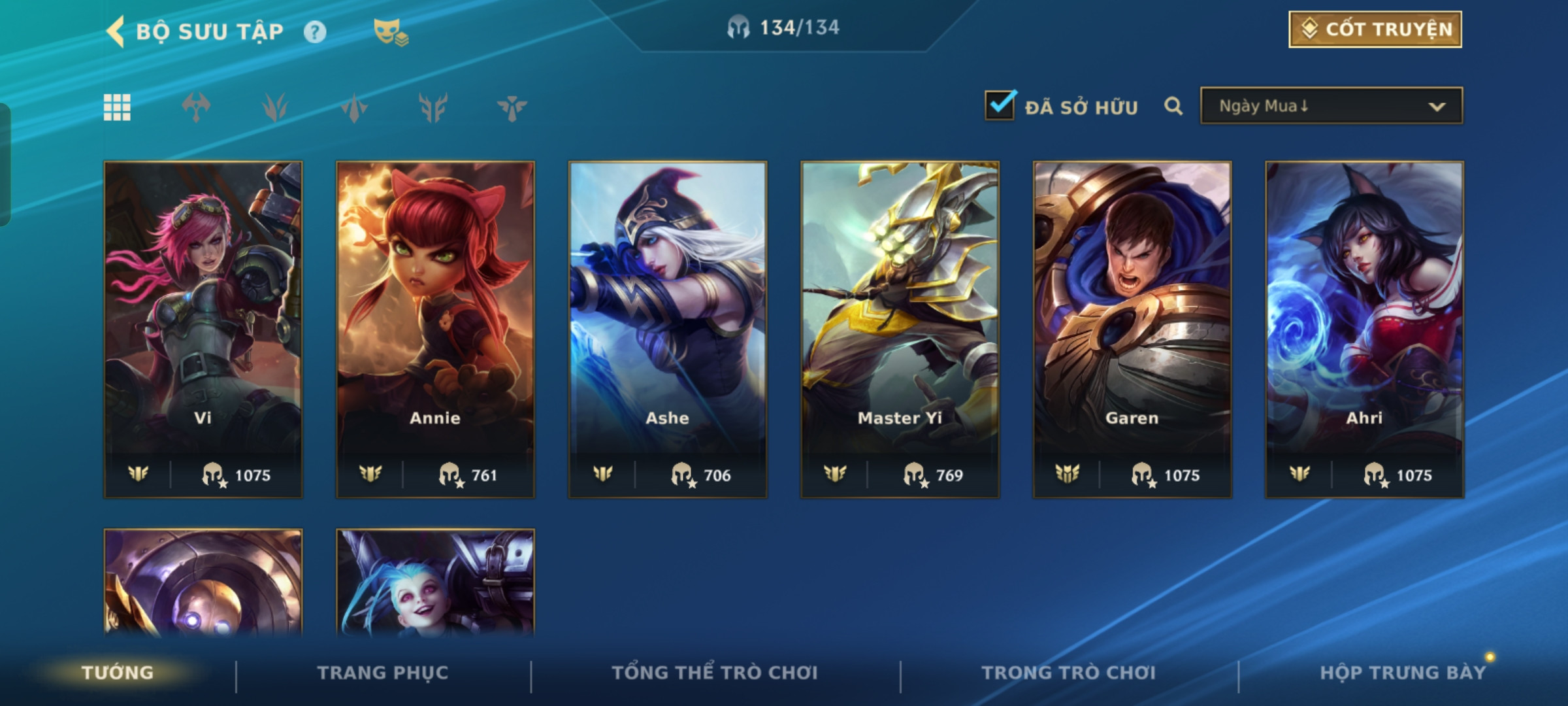Open the Cốt Truyện button
The image size is (1568, 706).
point(1375,29)
